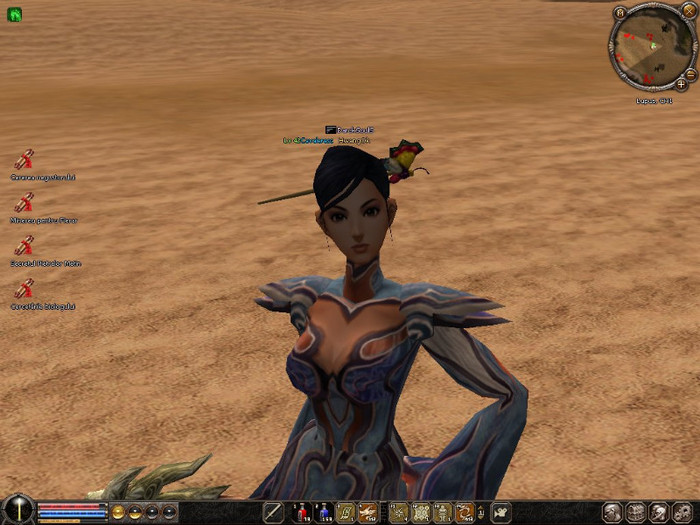This screenshot has height=525, width=700.
Task: Zoom in the minimap with plus button
Action: pyautogui.click(x=681, y=85)
